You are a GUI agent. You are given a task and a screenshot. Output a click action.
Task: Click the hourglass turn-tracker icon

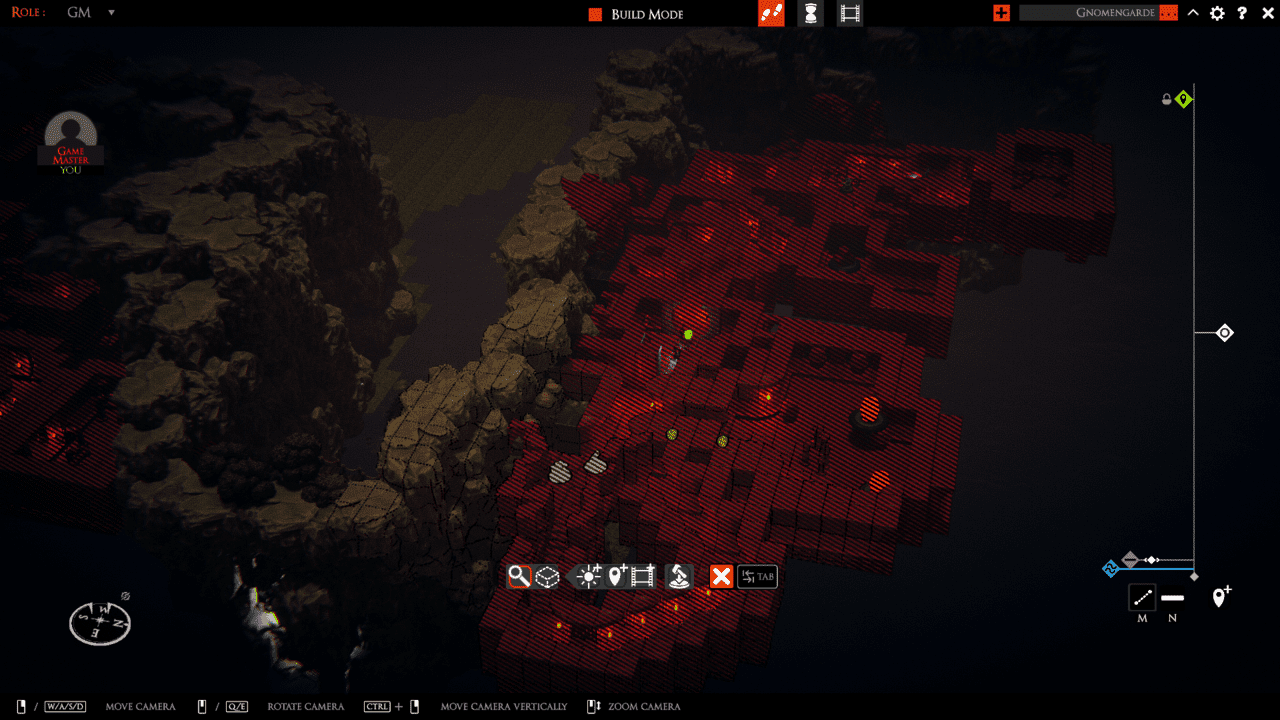click(811, 14)
